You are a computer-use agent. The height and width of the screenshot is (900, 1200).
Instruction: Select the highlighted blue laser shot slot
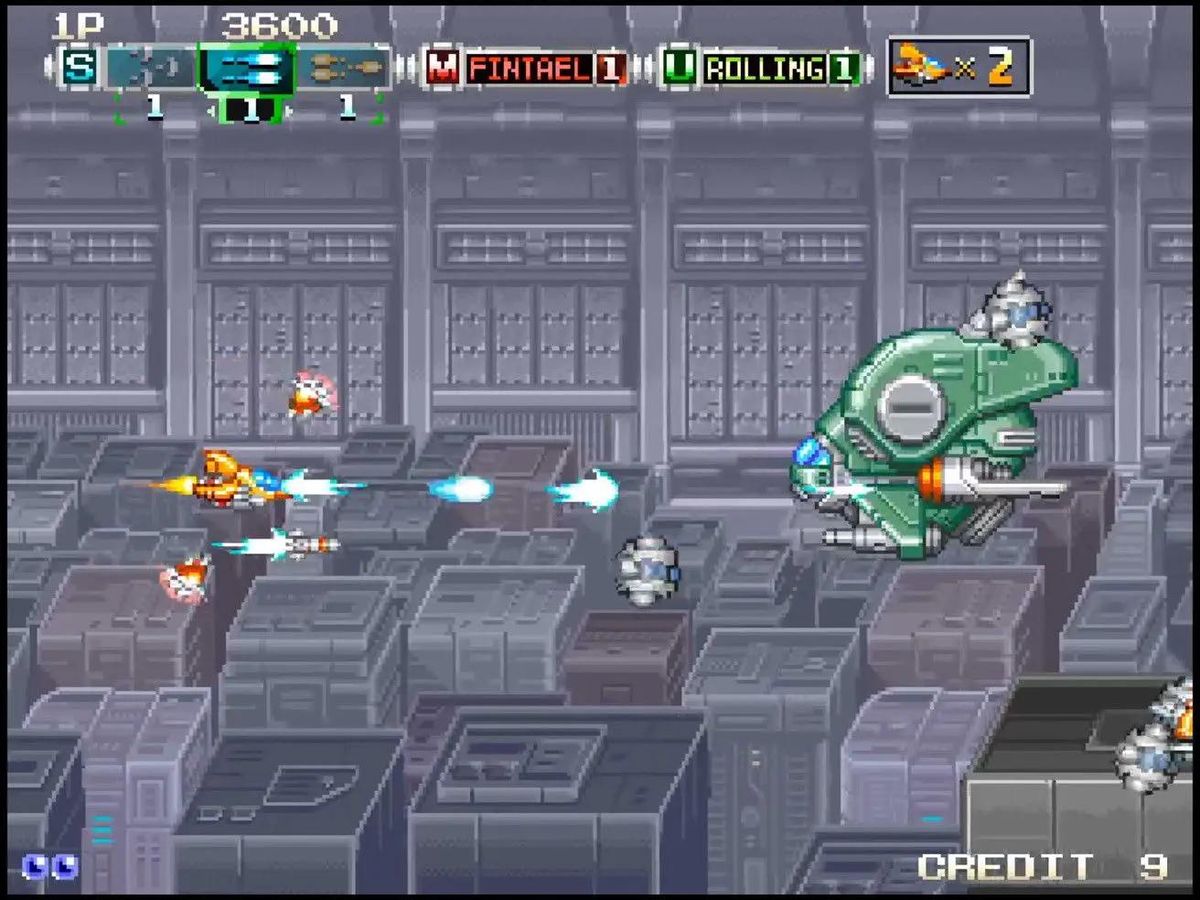click(x=246, y=68)
